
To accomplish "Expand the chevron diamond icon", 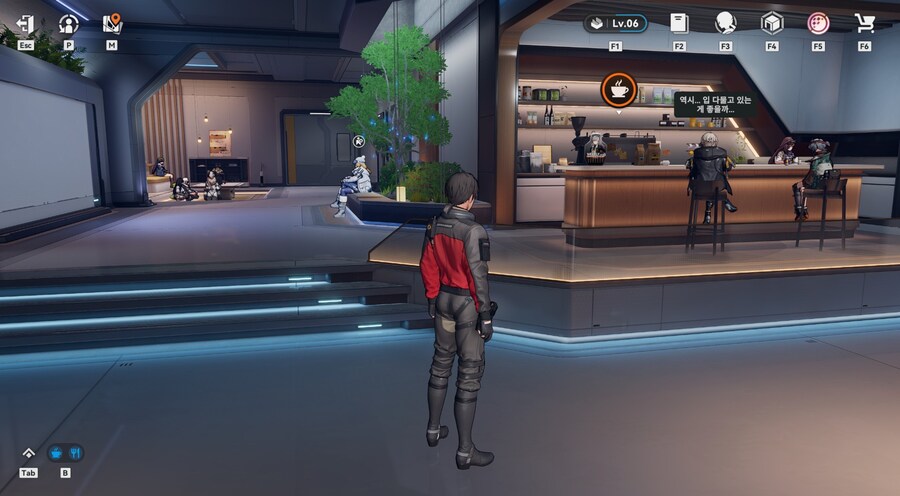I will (x=28, y=453).
